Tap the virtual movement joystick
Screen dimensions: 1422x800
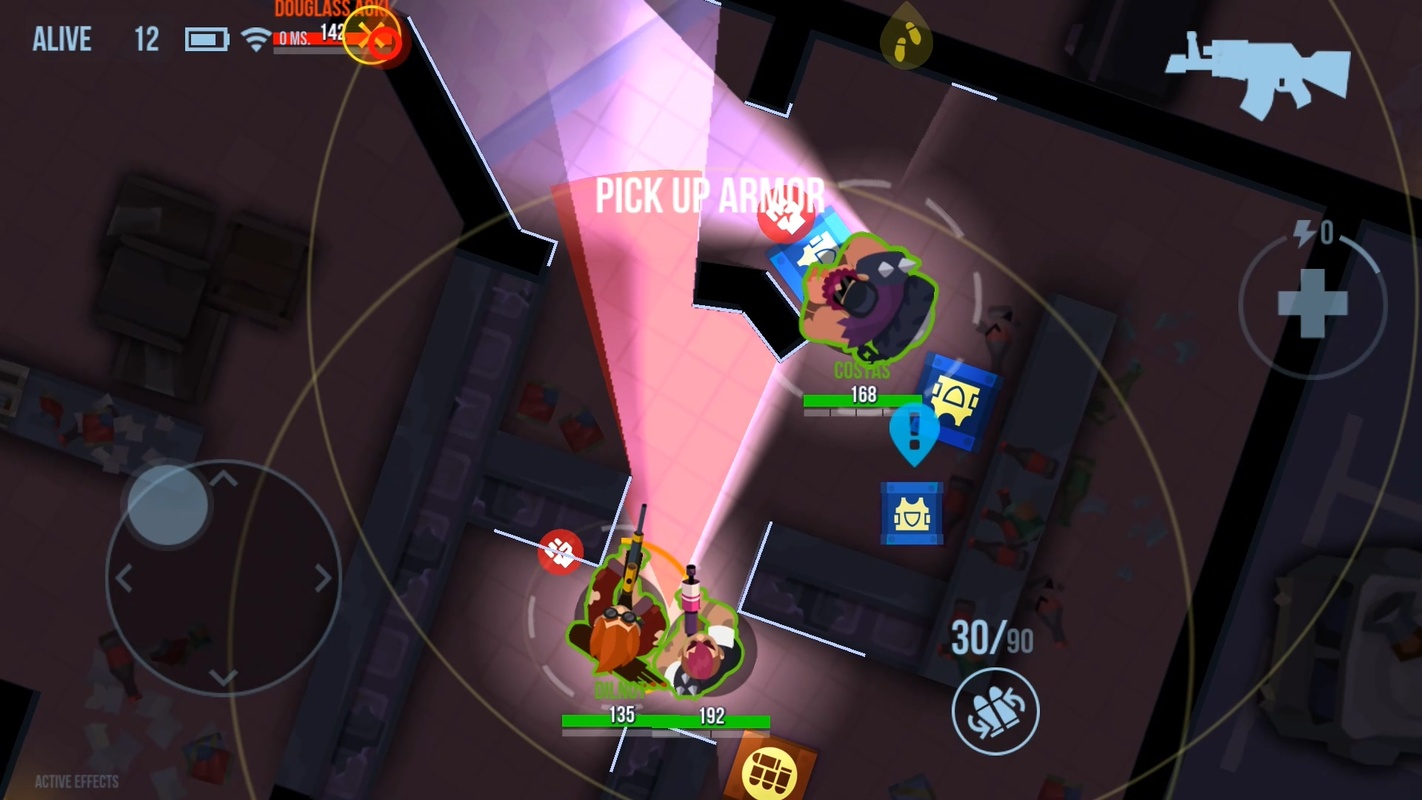168,505
